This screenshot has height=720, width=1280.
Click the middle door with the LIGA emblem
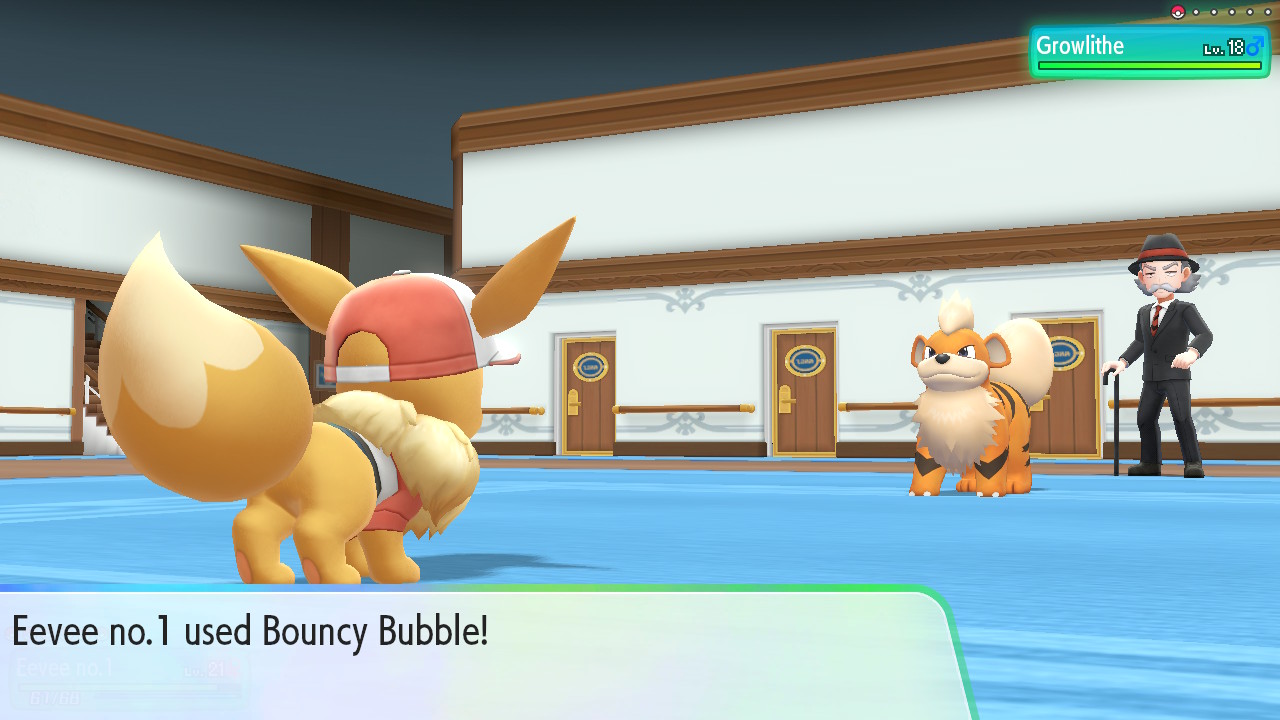(x=802, y=390)
